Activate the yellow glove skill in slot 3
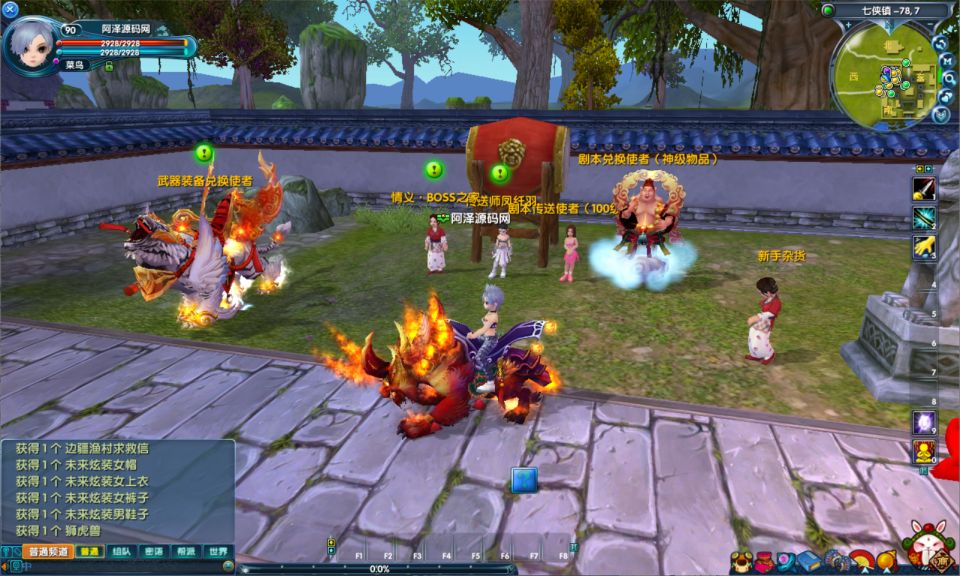960x576 pixels. click(924, 245)
